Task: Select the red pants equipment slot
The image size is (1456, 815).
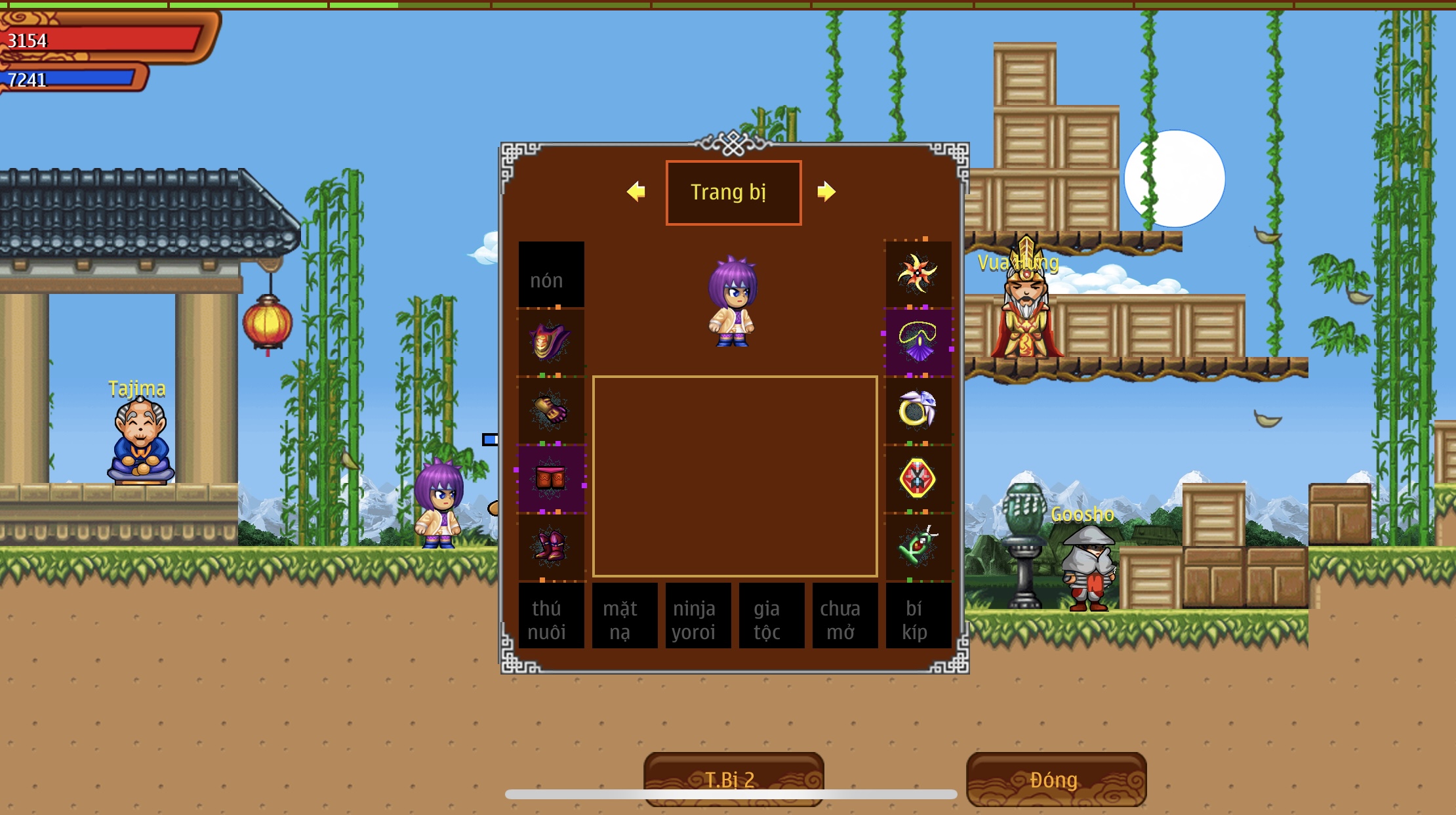Action: 551,478
